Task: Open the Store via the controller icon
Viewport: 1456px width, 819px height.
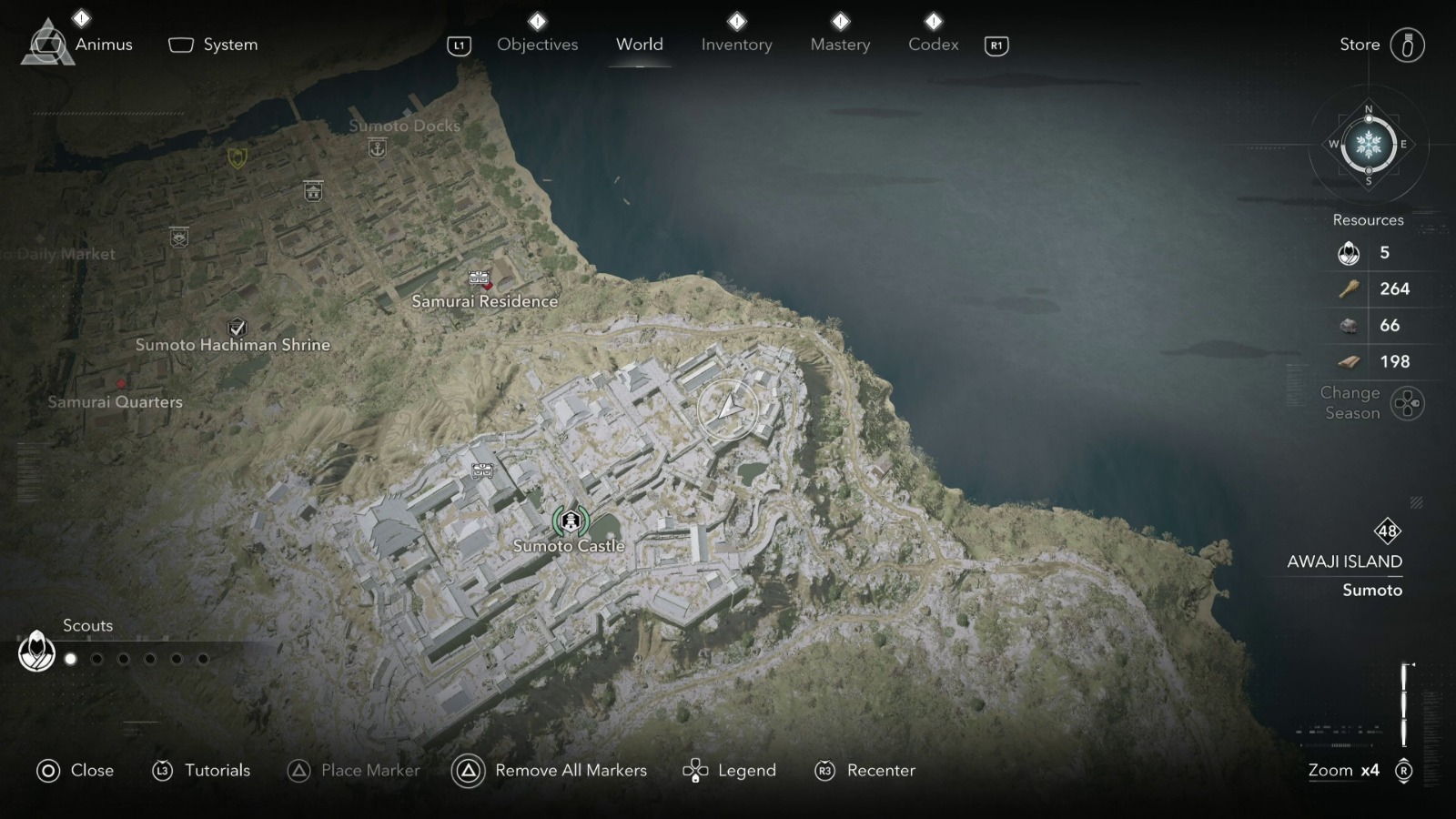Action: [1409, 44]
